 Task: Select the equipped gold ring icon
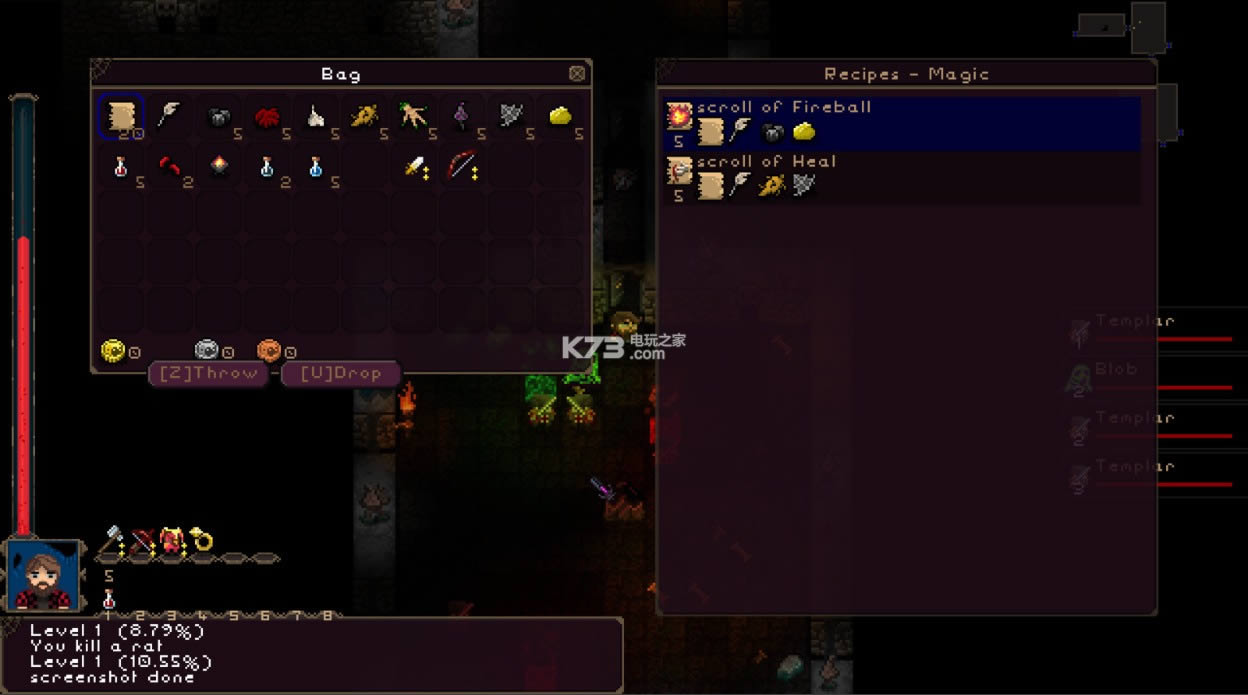point(202,540)
